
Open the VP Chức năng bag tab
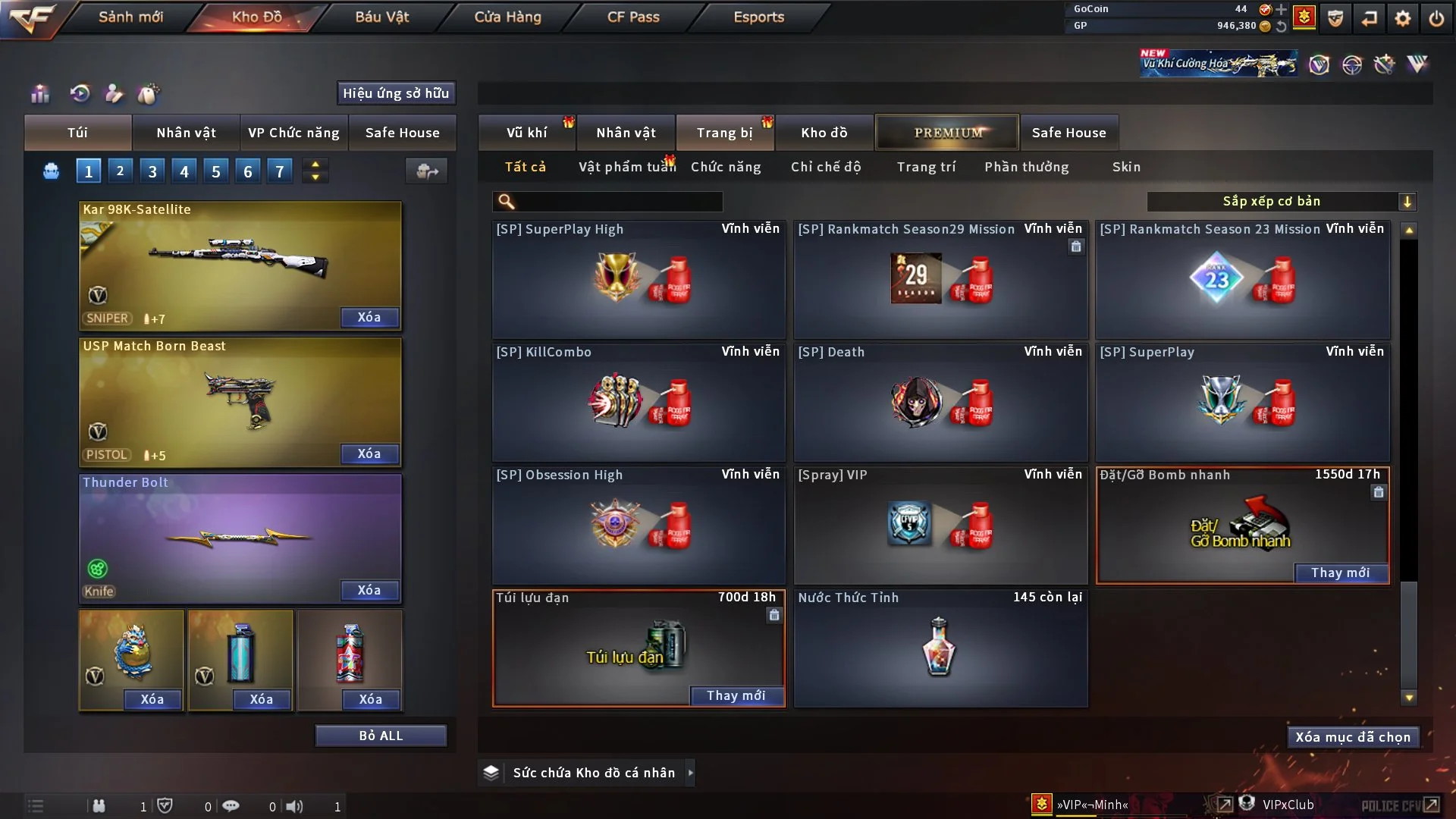(x=293, y=133)
